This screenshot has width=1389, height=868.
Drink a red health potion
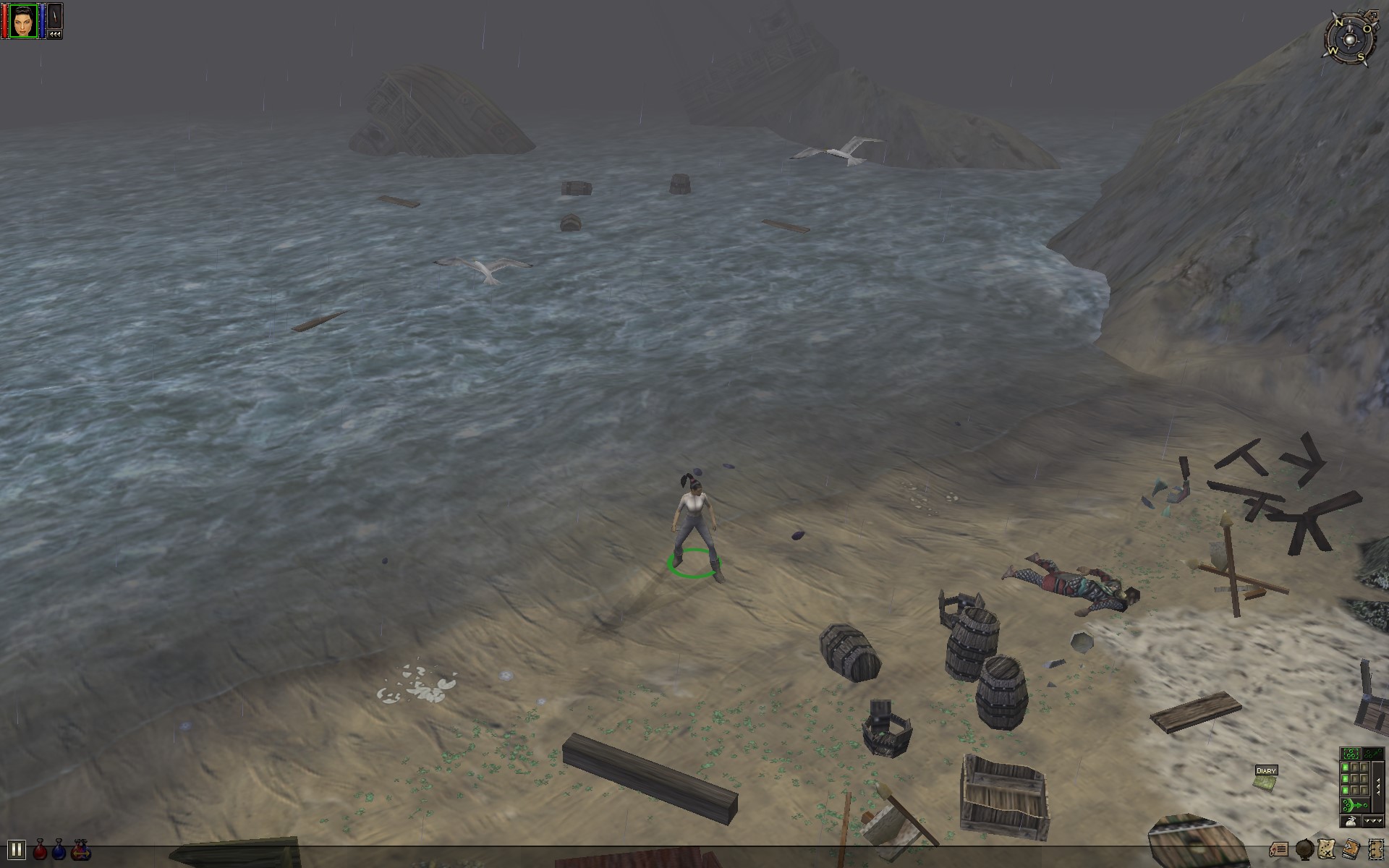click(40, 849)
